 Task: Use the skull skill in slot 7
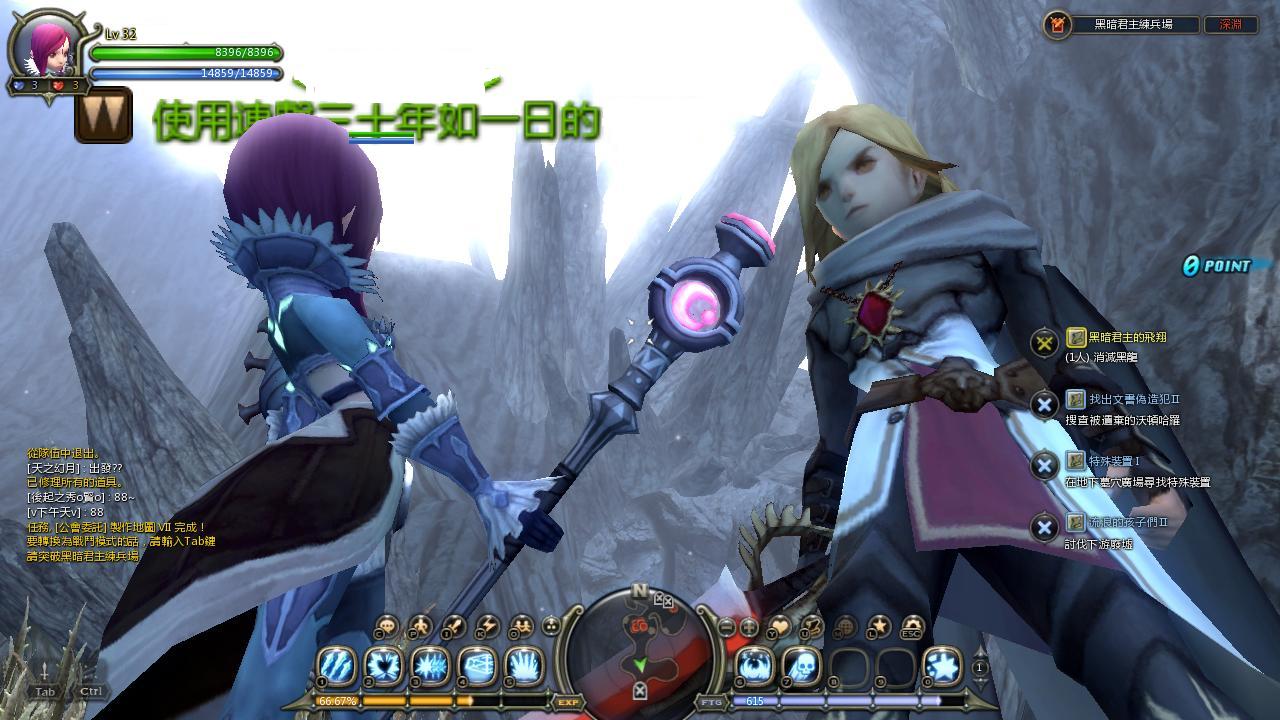(x=802, y=666)
